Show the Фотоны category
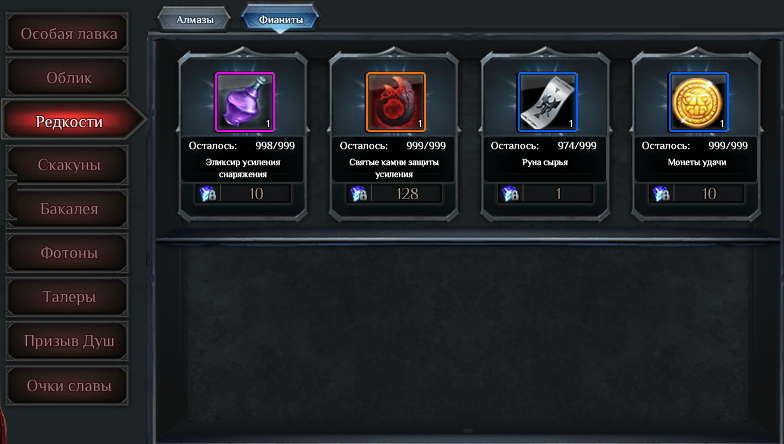 coord(69,253)
